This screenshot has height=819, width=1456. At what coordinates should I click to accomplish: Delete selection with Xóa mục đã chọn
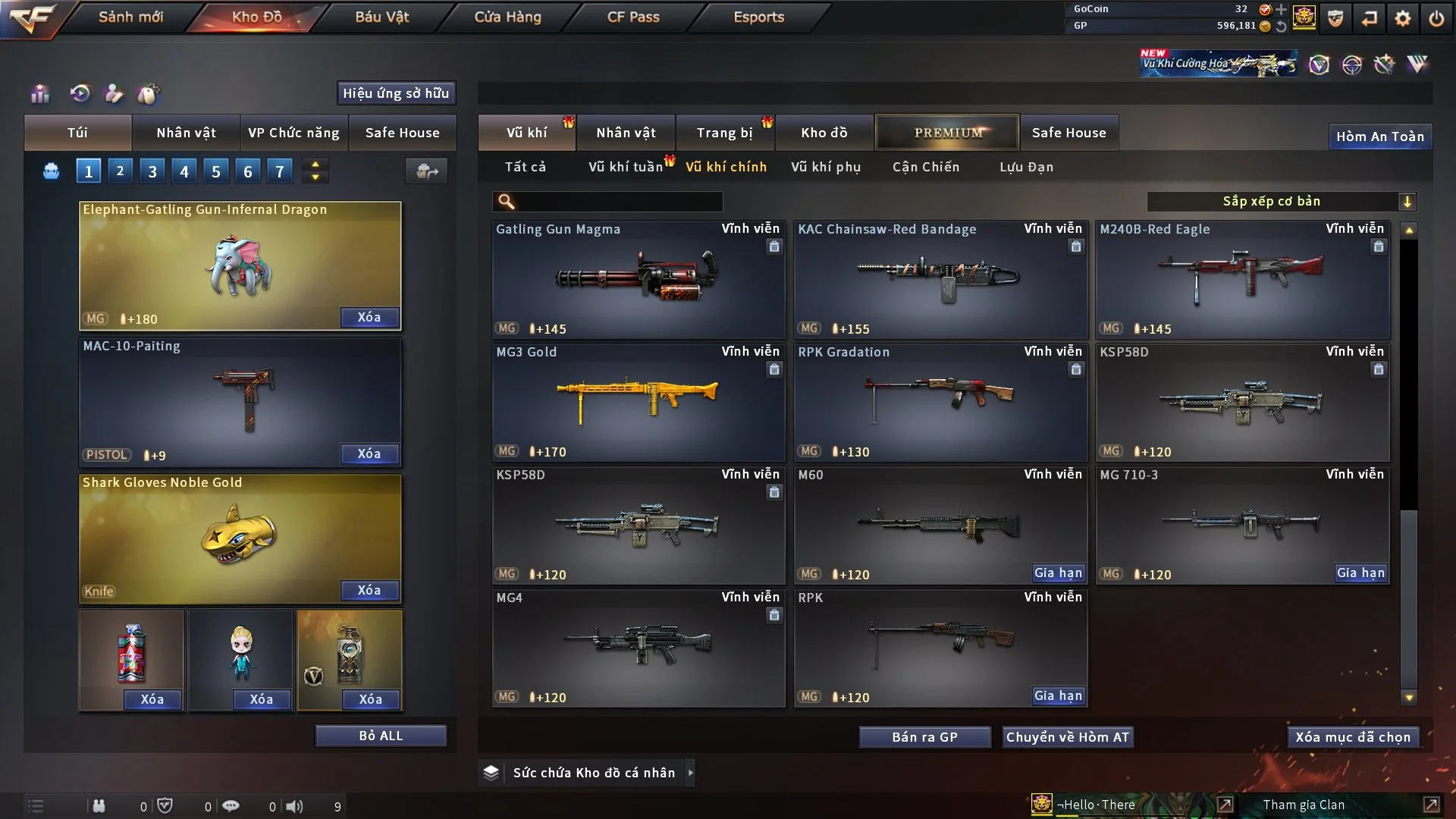click(x=1352, y=737)
